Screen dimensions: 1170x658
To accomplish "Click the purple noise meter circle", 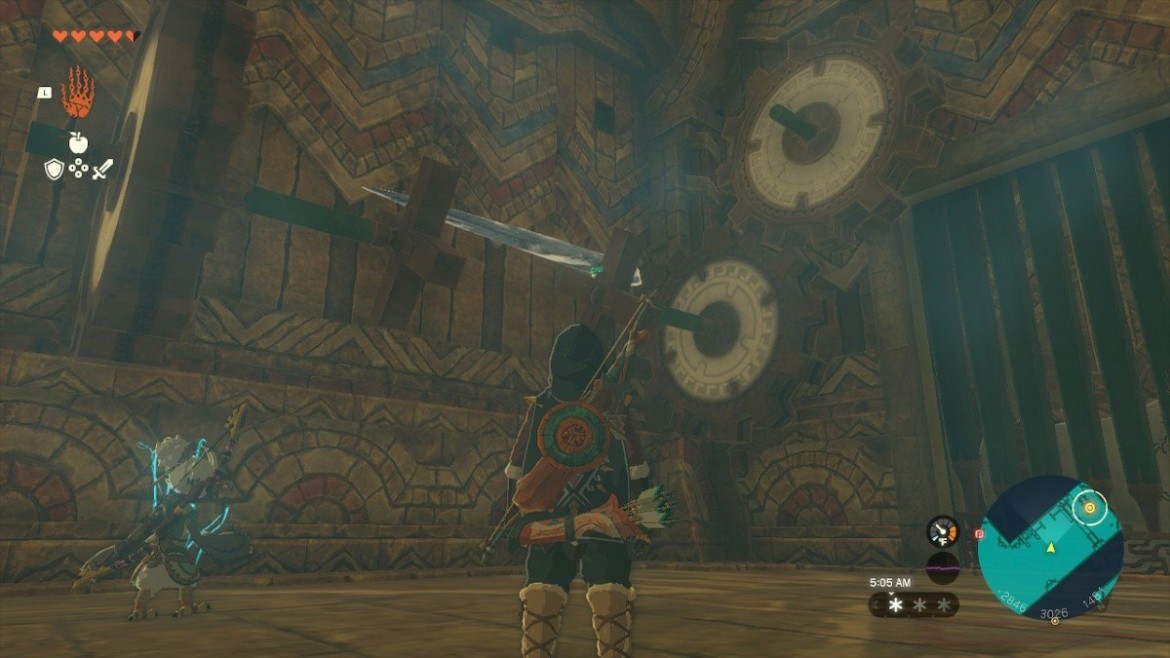I will tap(942, 567).
